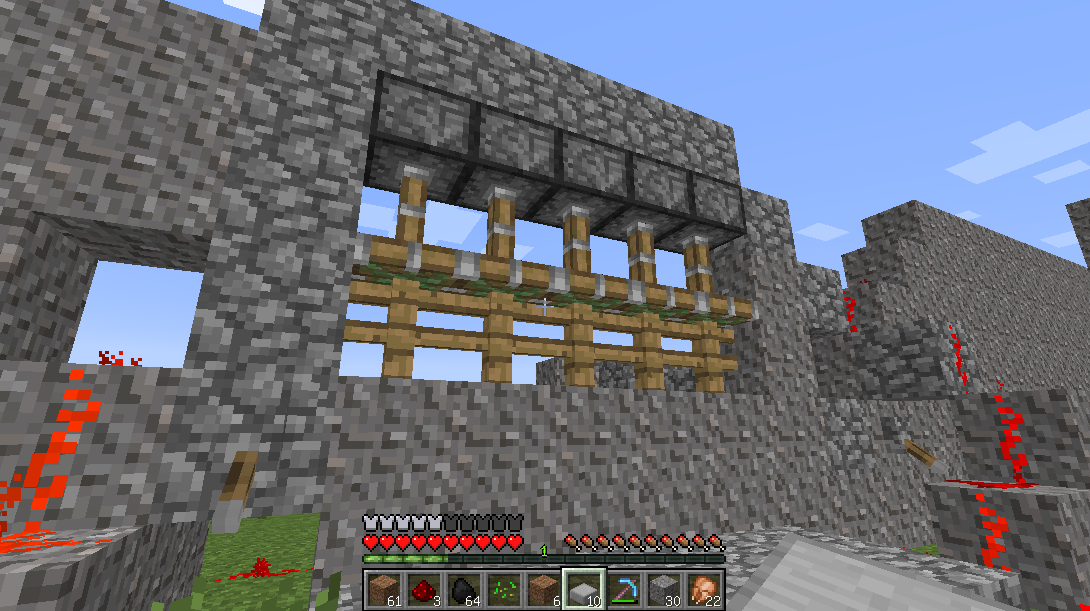
Task: Select the dirt stack of 61
Action: [382, 588]
